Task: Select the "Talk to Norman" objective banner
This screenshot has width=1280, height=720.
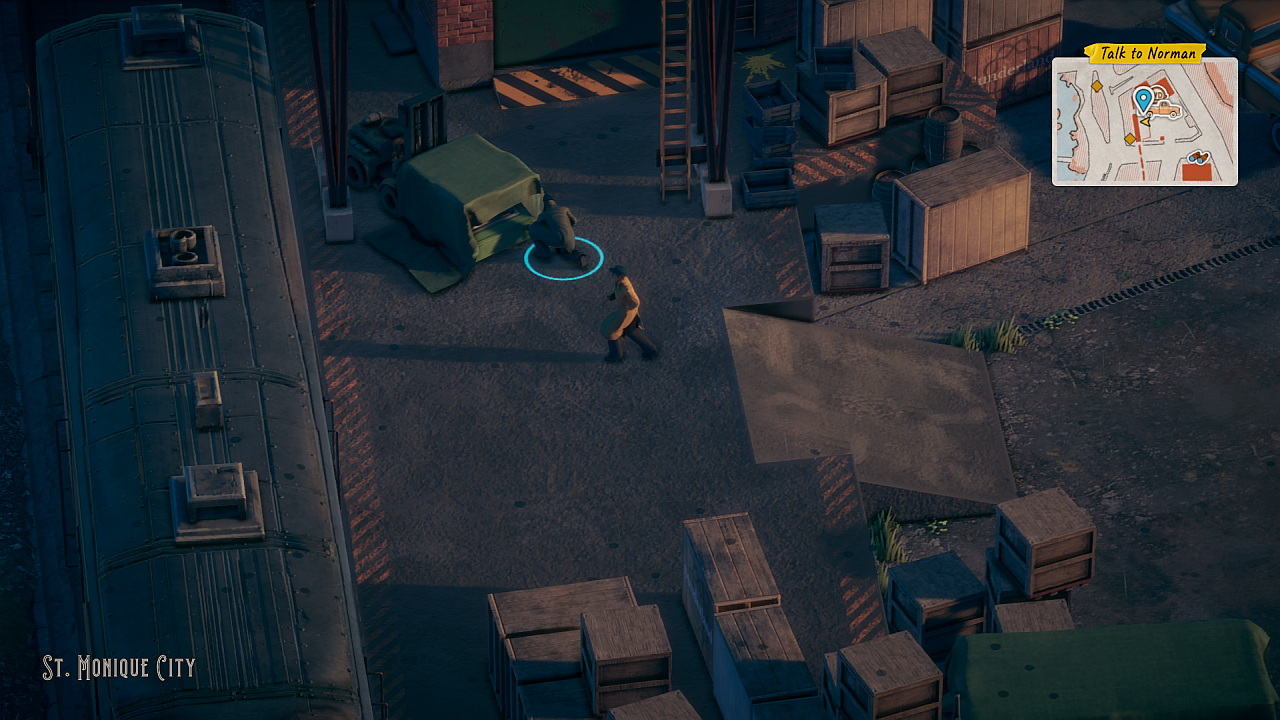Action: click(x=1146, y=53)
